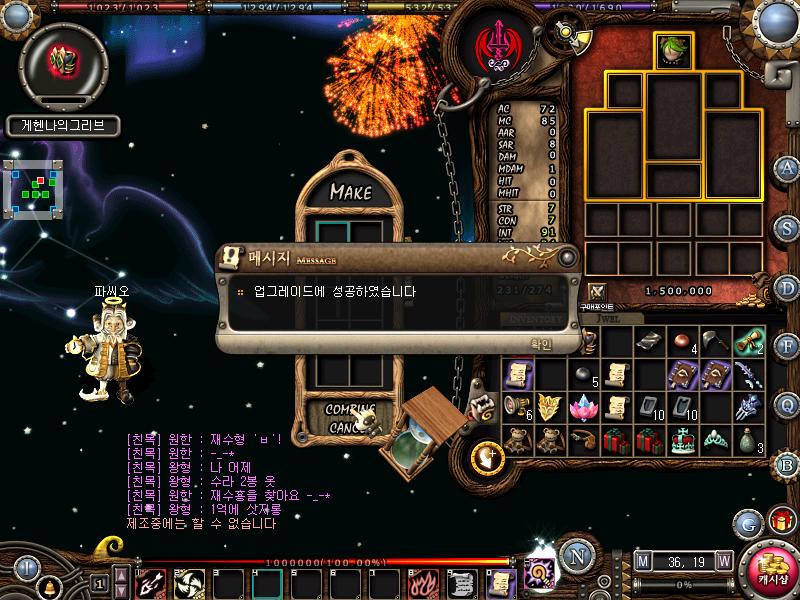Select the golden armor crest item
This screenshot has height=600, width=800.
tap(550, 407)
